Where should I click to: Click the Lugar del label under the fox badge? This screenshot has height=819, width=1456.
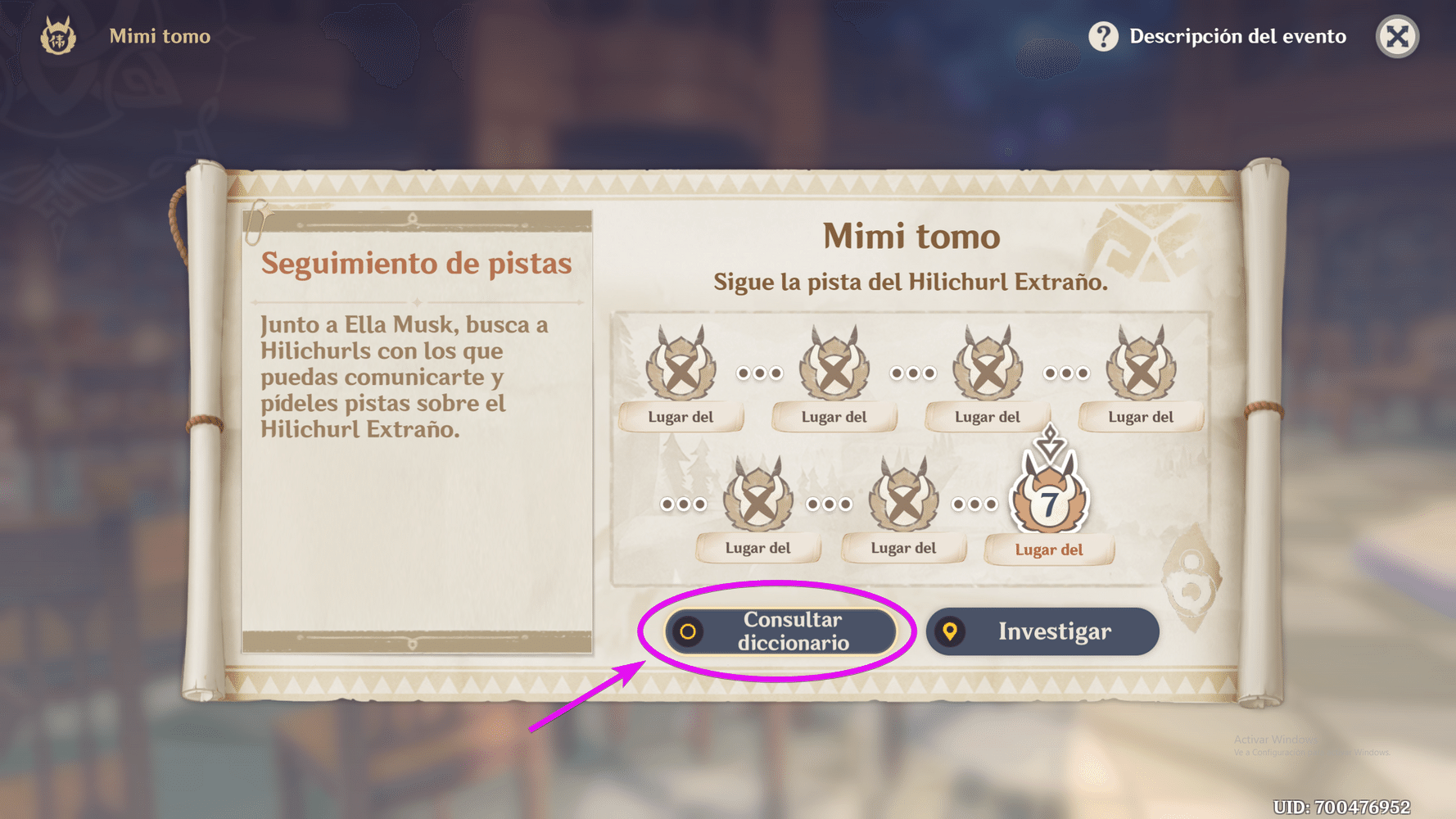click(x=1049, y=550)
